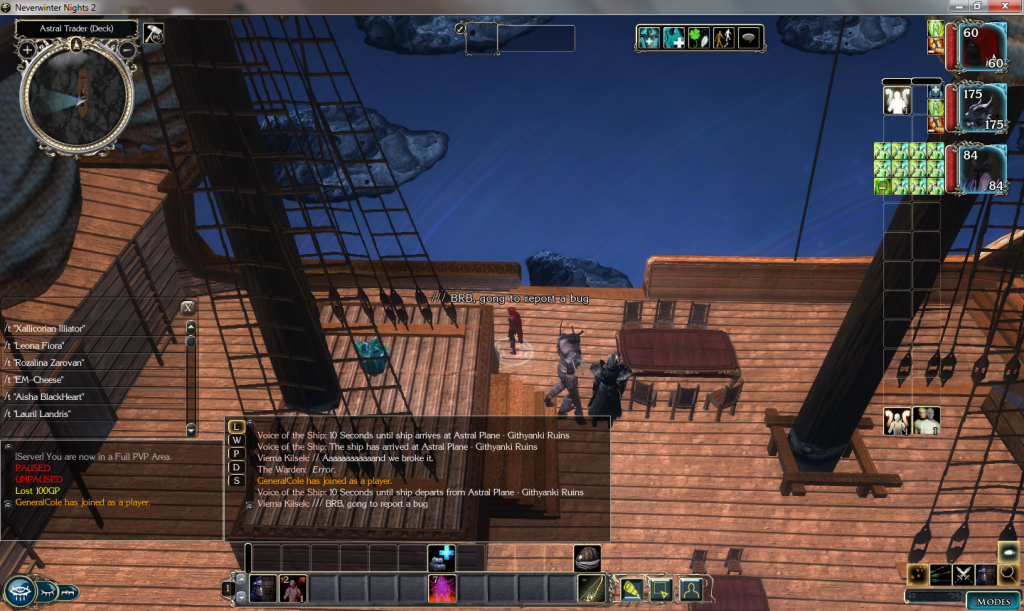Open the character silhouette button

[x=690, y=590]
